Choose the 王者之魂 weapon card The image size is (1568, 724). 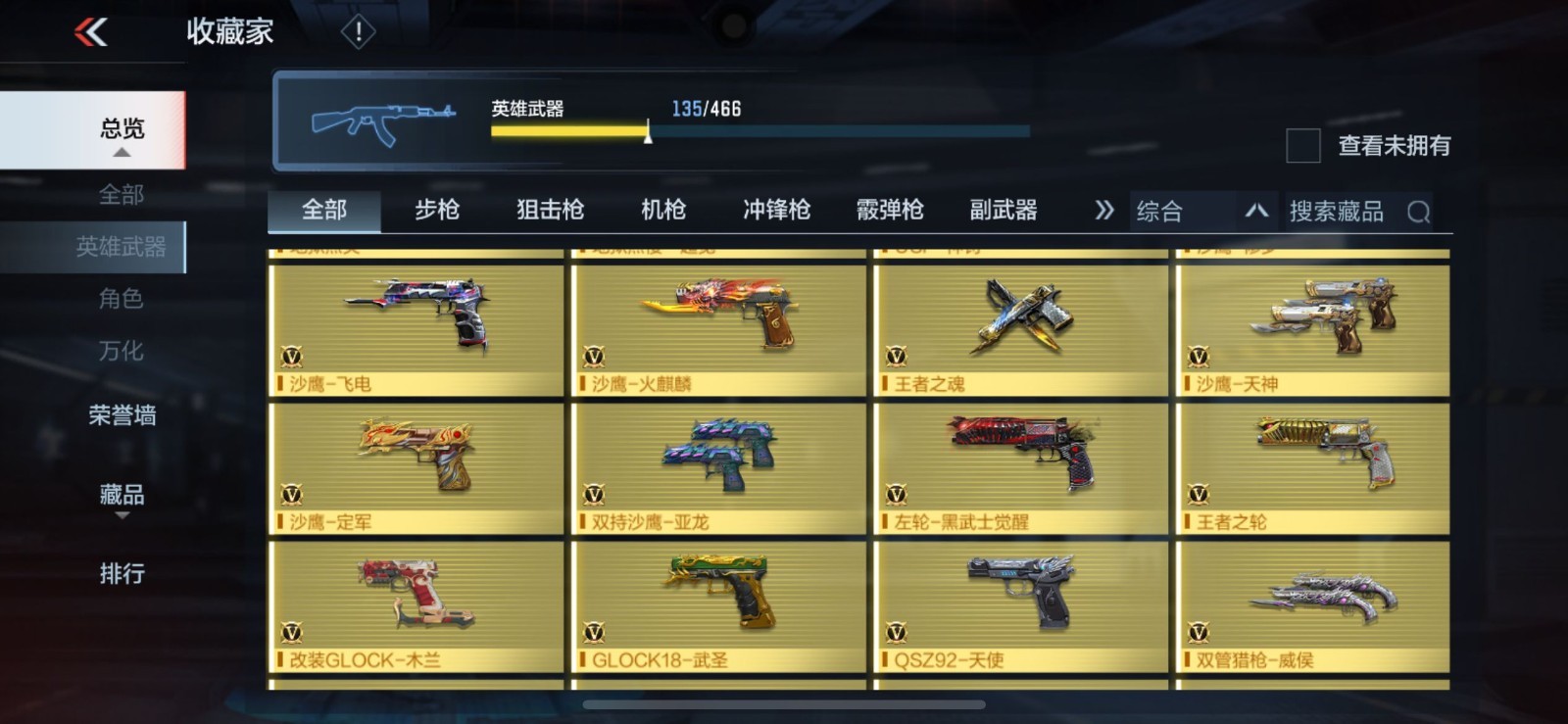[1020, 330]
